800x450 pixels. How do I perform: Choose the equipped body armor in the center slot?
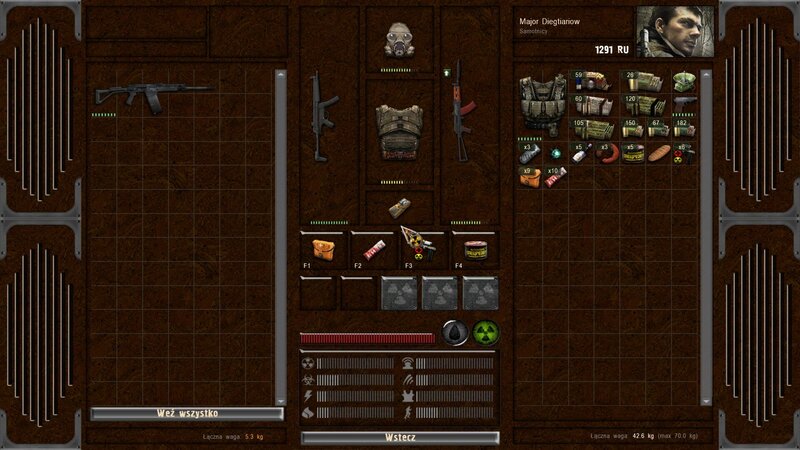tap(399, 131)
